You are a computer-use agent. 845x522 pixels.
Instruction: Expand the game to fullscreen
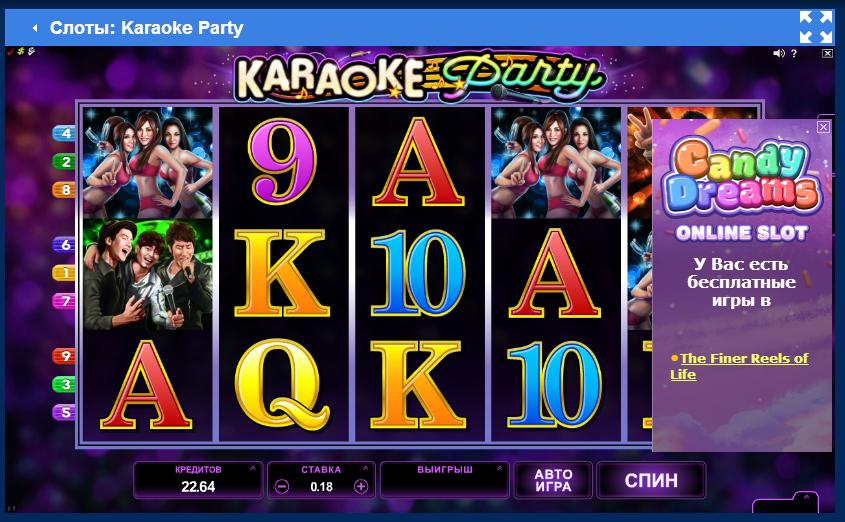coord(816,27)
